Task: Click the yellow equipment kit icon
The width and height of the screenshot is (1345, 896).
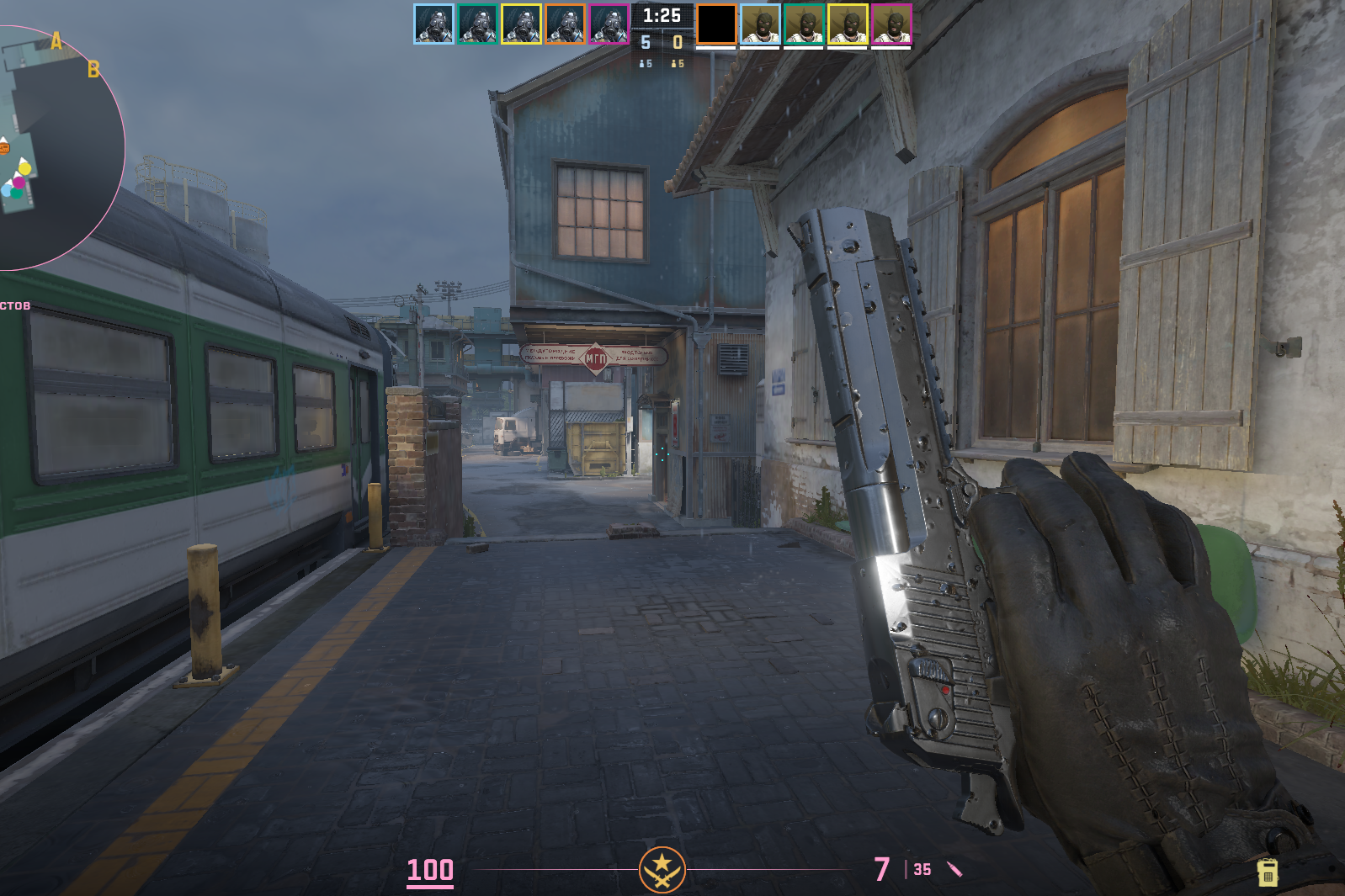Action: tap(1268, 872)
